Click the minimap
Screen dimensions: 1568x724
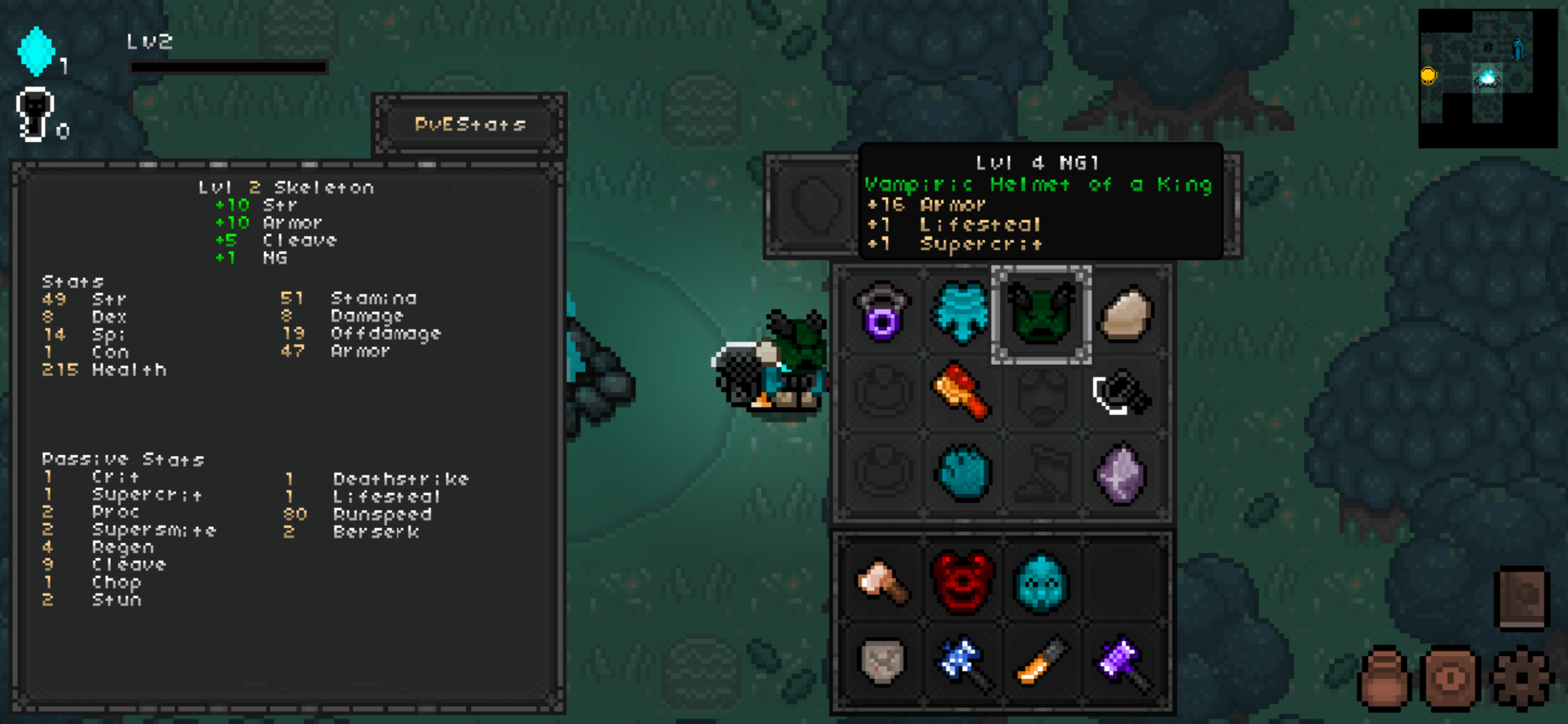tap(1486, 78)
